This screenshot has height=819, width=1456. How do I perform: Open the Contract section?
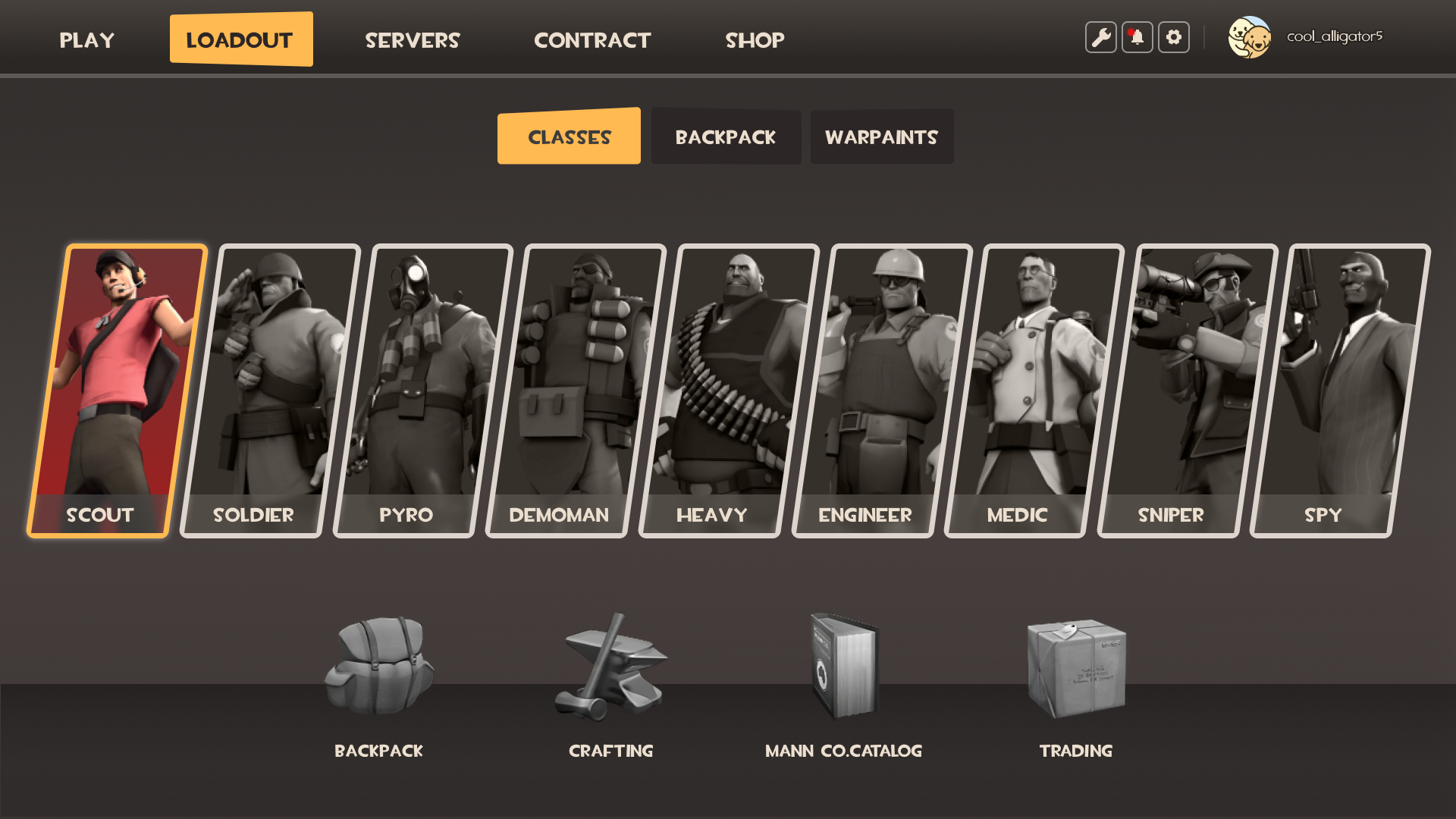(592, 39)
